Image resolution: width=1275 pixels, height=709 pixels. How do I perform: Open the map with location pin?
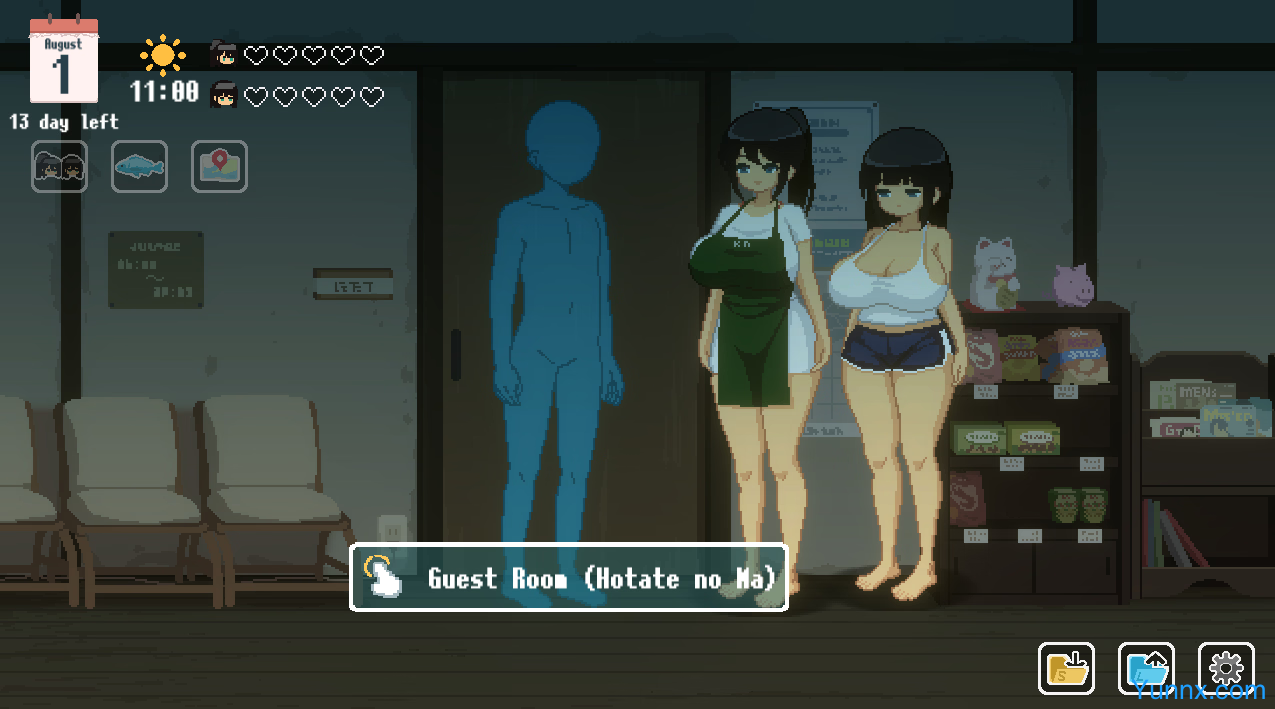(x=219, y=167)
